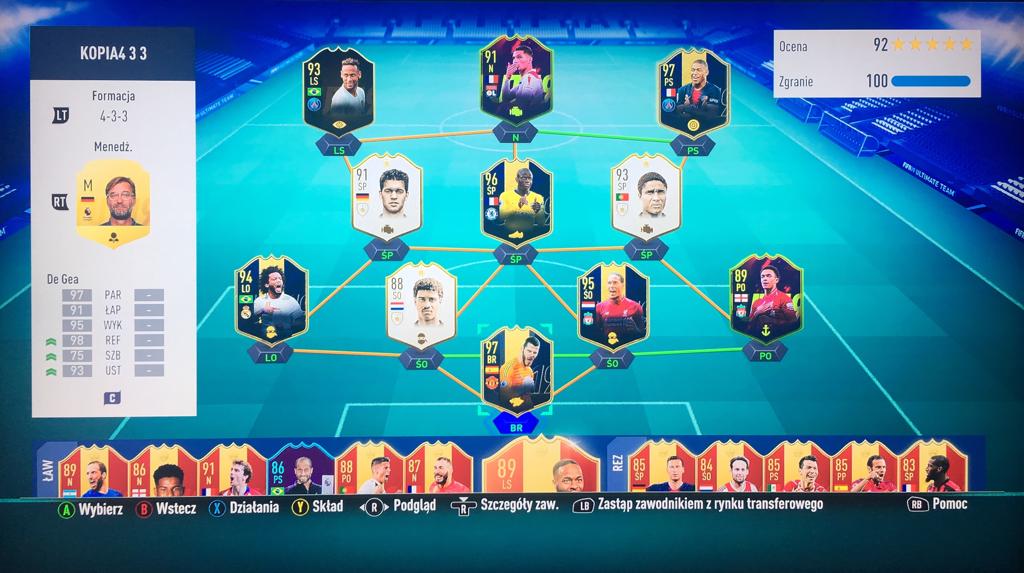Open the manager card in the side panel
This screenshot has height=573, width=1024.
coord(112,204)
